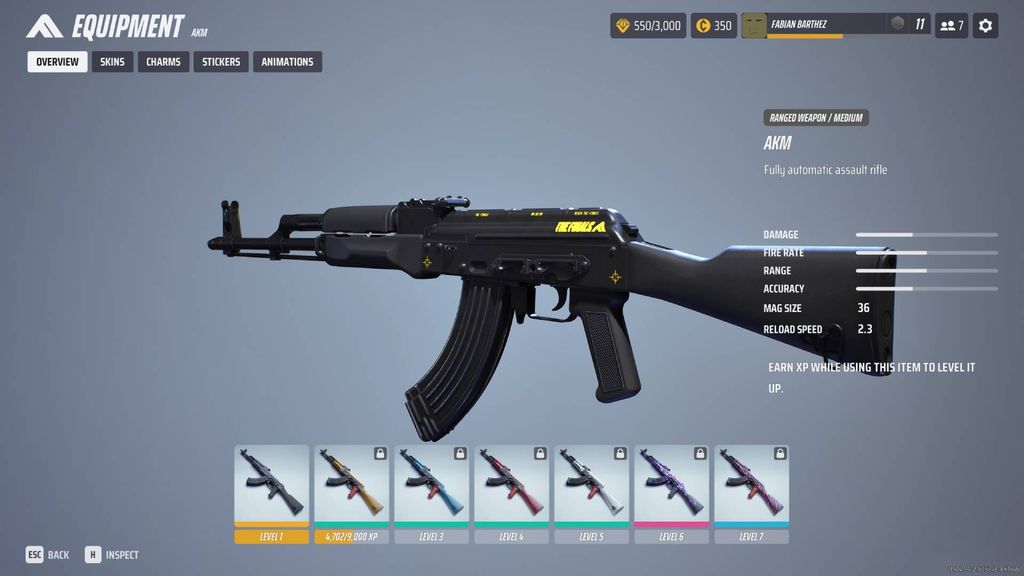Select the Charms tab
Viewport: 1024px width, 576px height.
click(163, 62)
